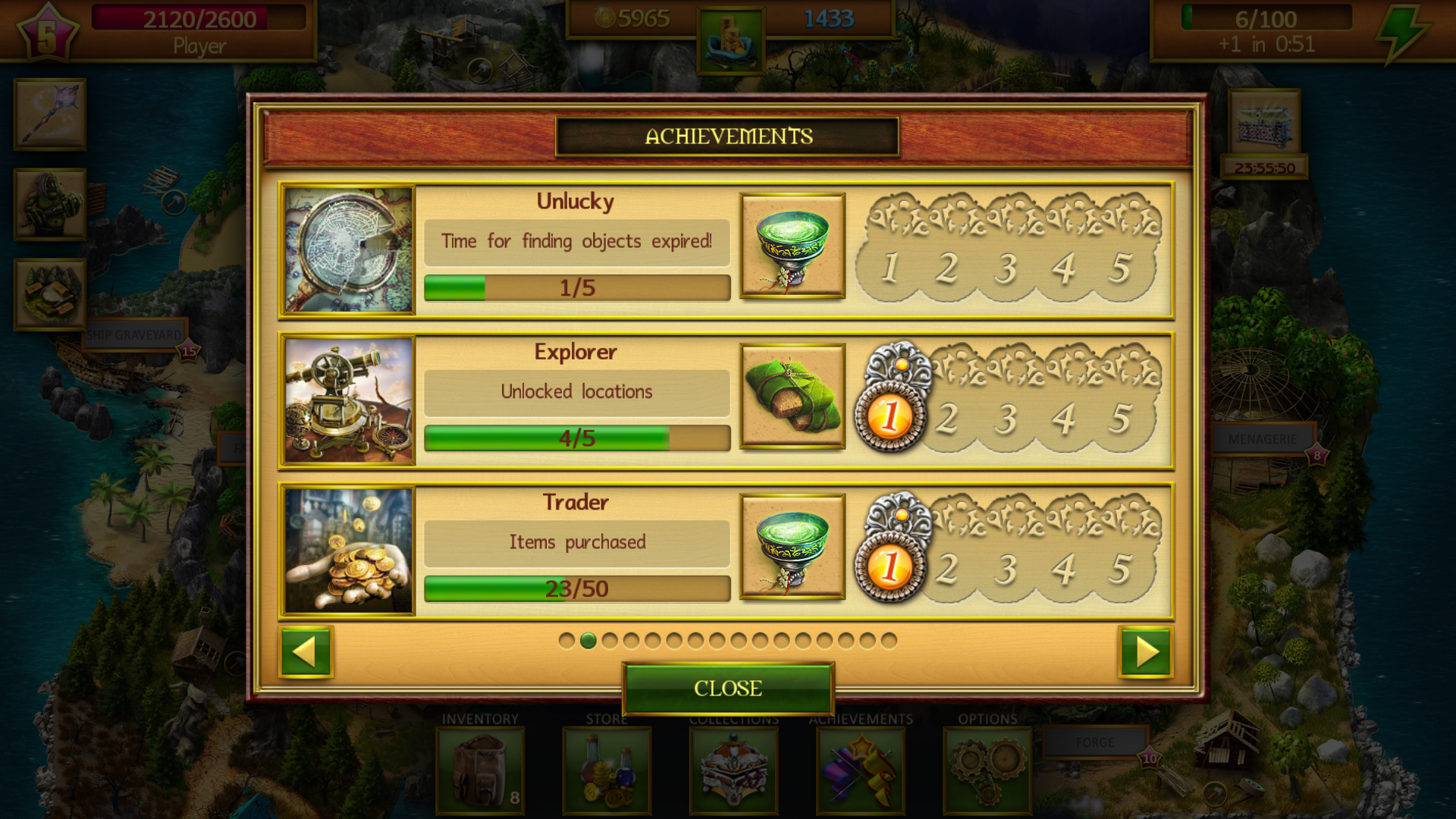Click the Trader 23/50 progress bar
Screen dimensions: 1456x819
(576, 588)
